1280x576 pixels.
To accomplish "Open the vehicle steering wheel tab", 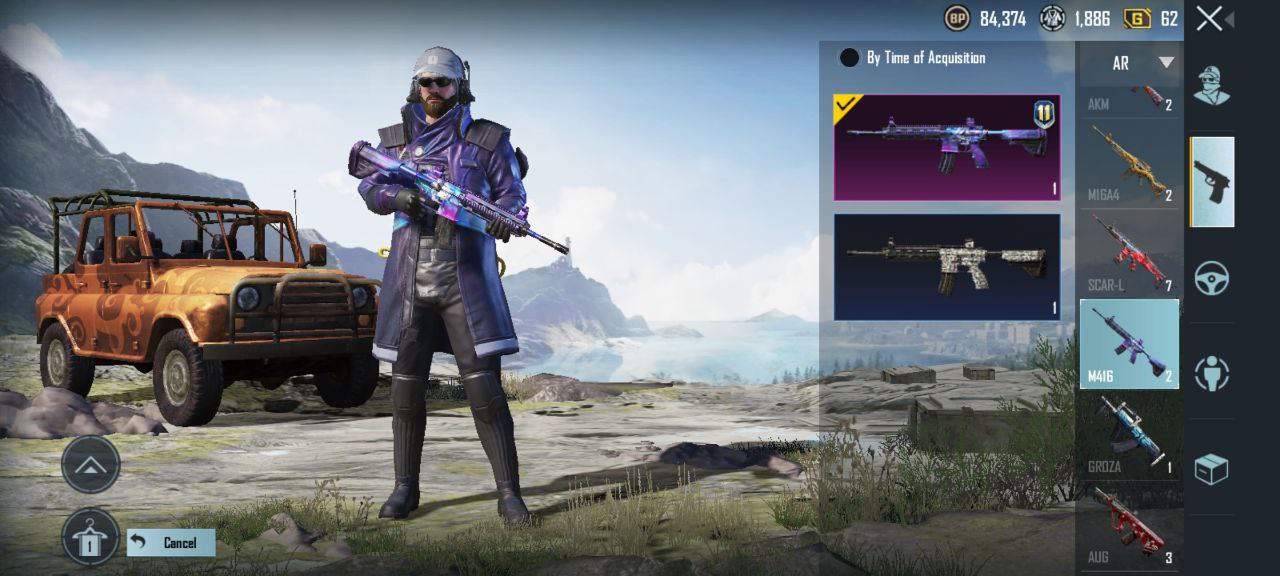I will 1211,277.
